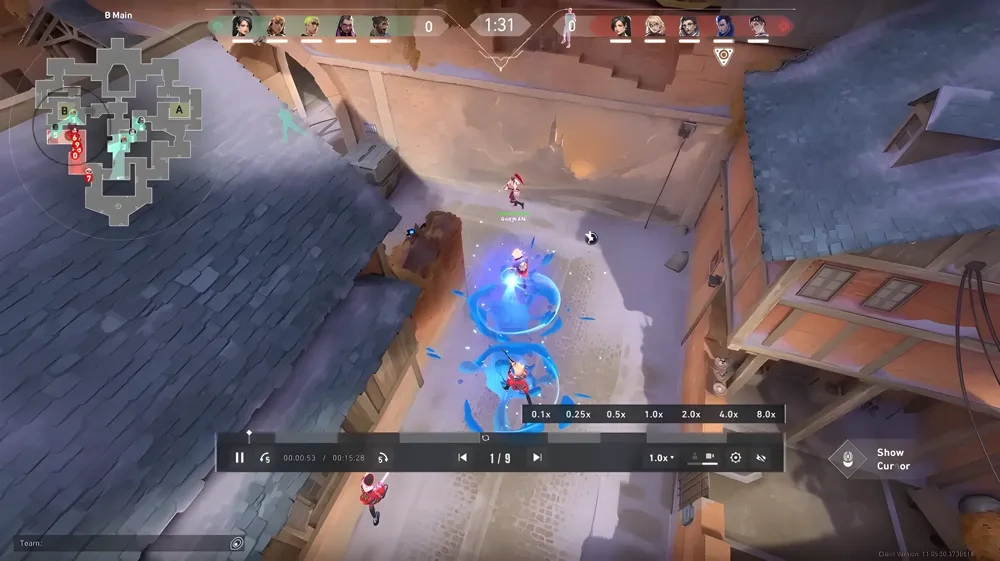Jump to the next round
1000x561 pixels.
pos(537,458)
